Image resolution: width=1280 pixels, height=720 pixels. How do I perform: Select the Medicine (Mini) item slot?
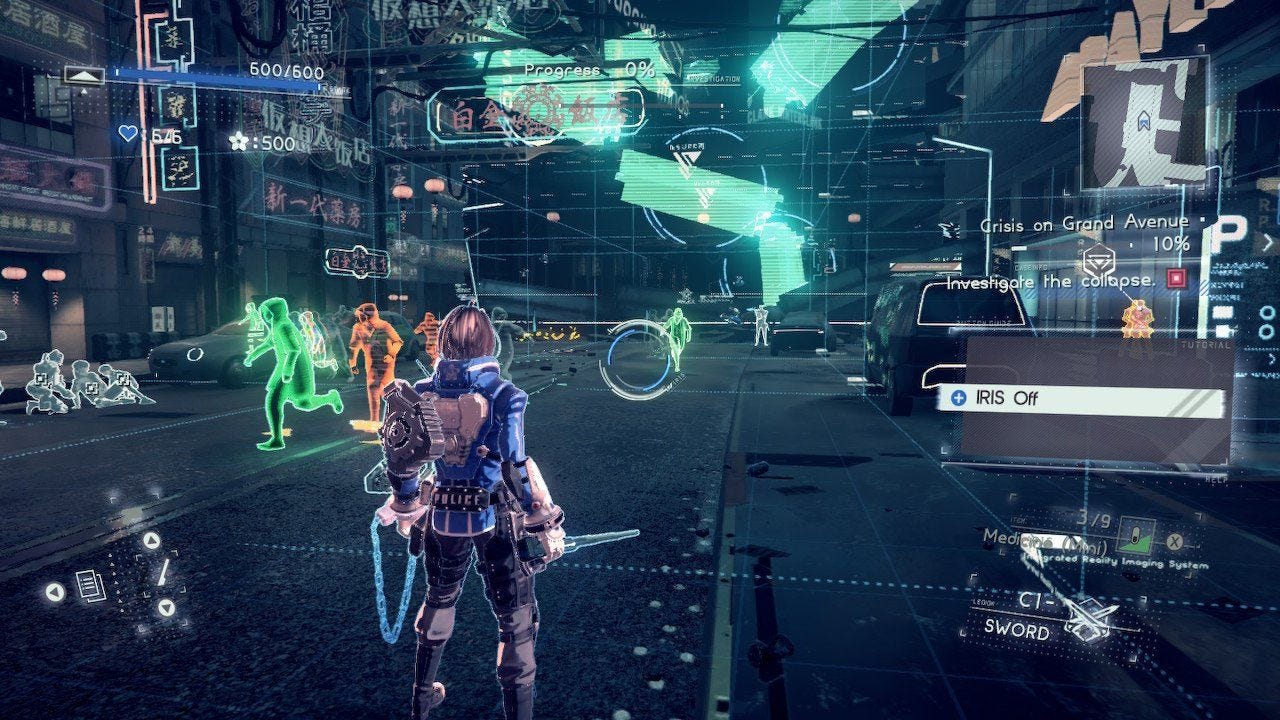1134,533
